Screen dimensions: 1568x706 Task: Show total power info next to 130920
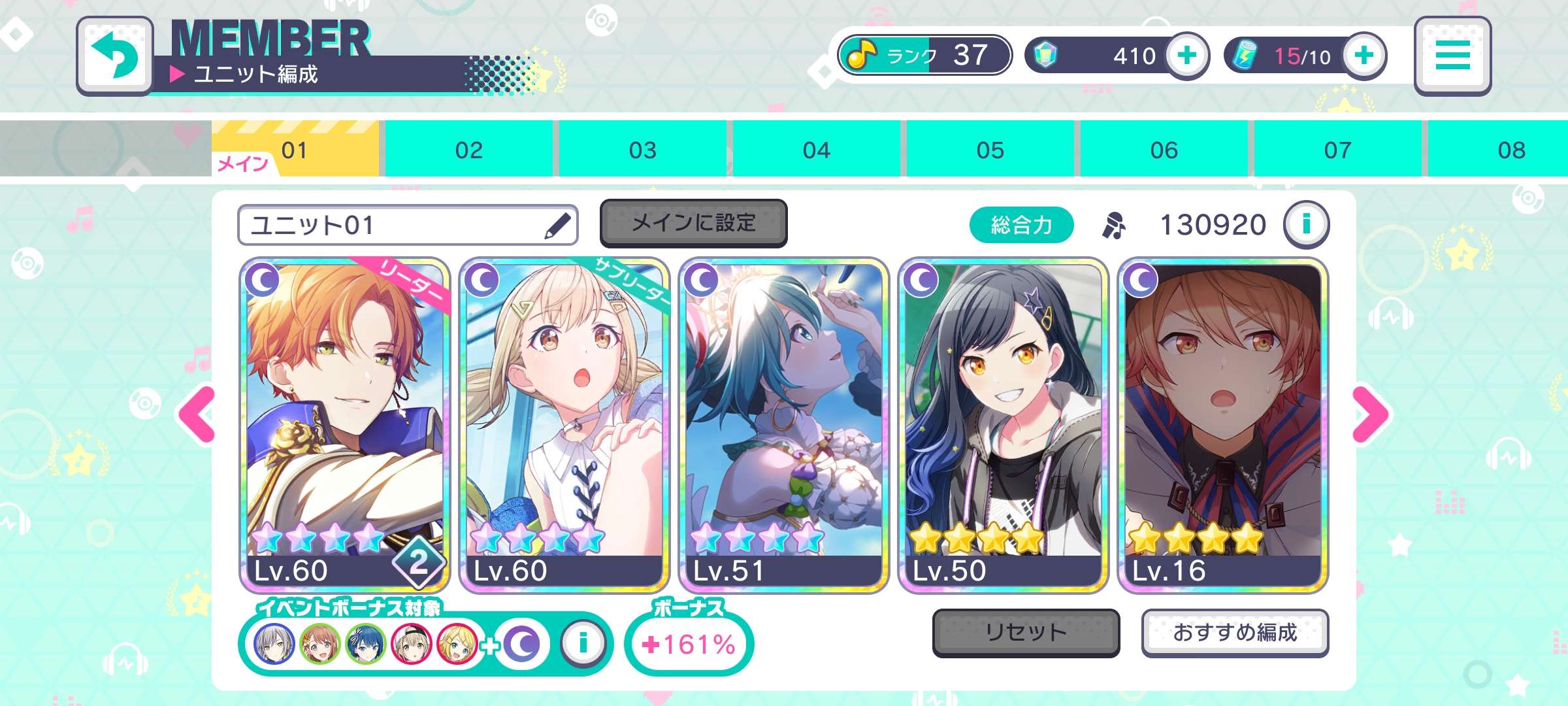click(1306, 225)
